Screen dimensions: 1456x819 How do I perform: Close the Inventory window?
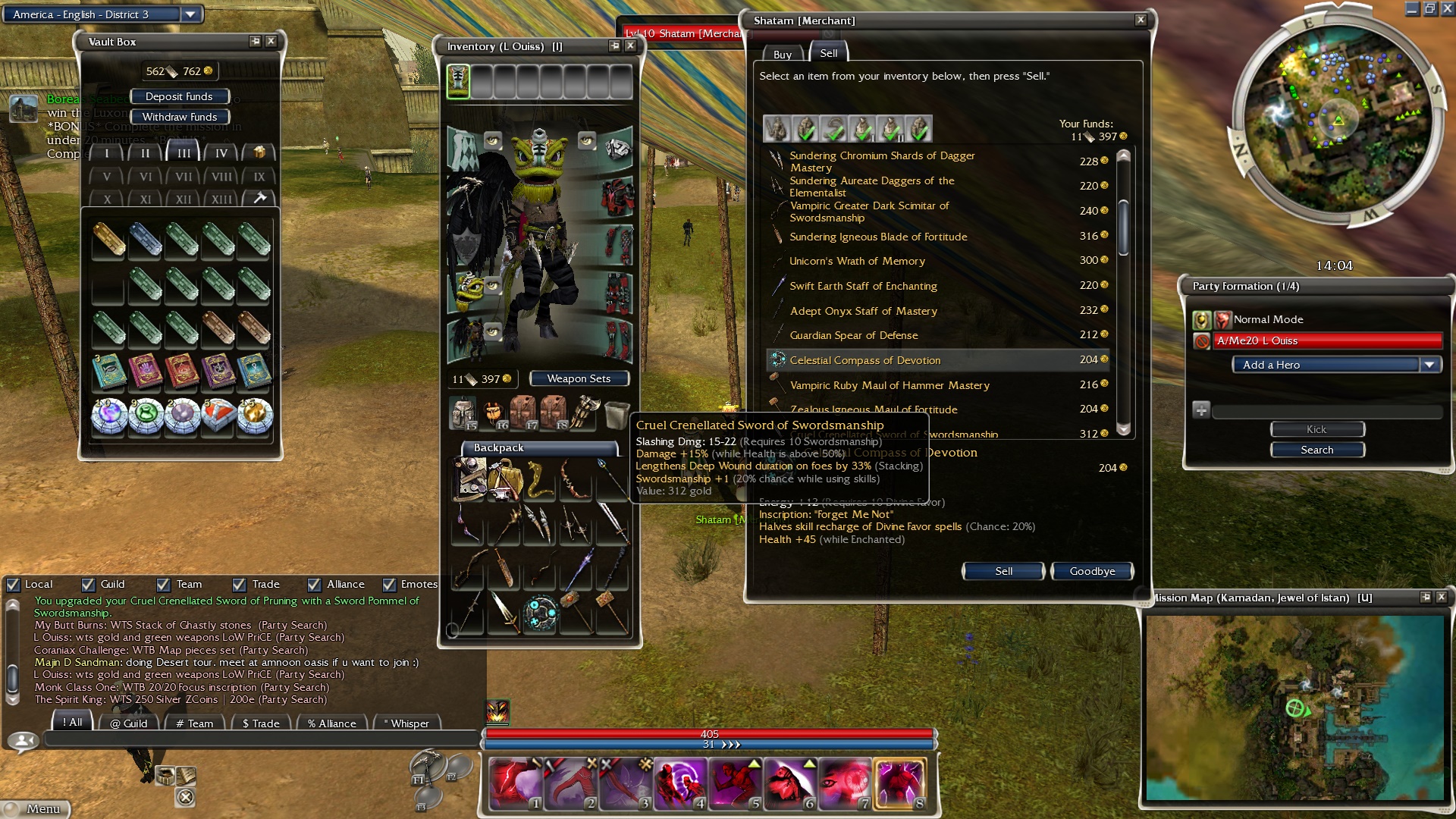point(630,46)
